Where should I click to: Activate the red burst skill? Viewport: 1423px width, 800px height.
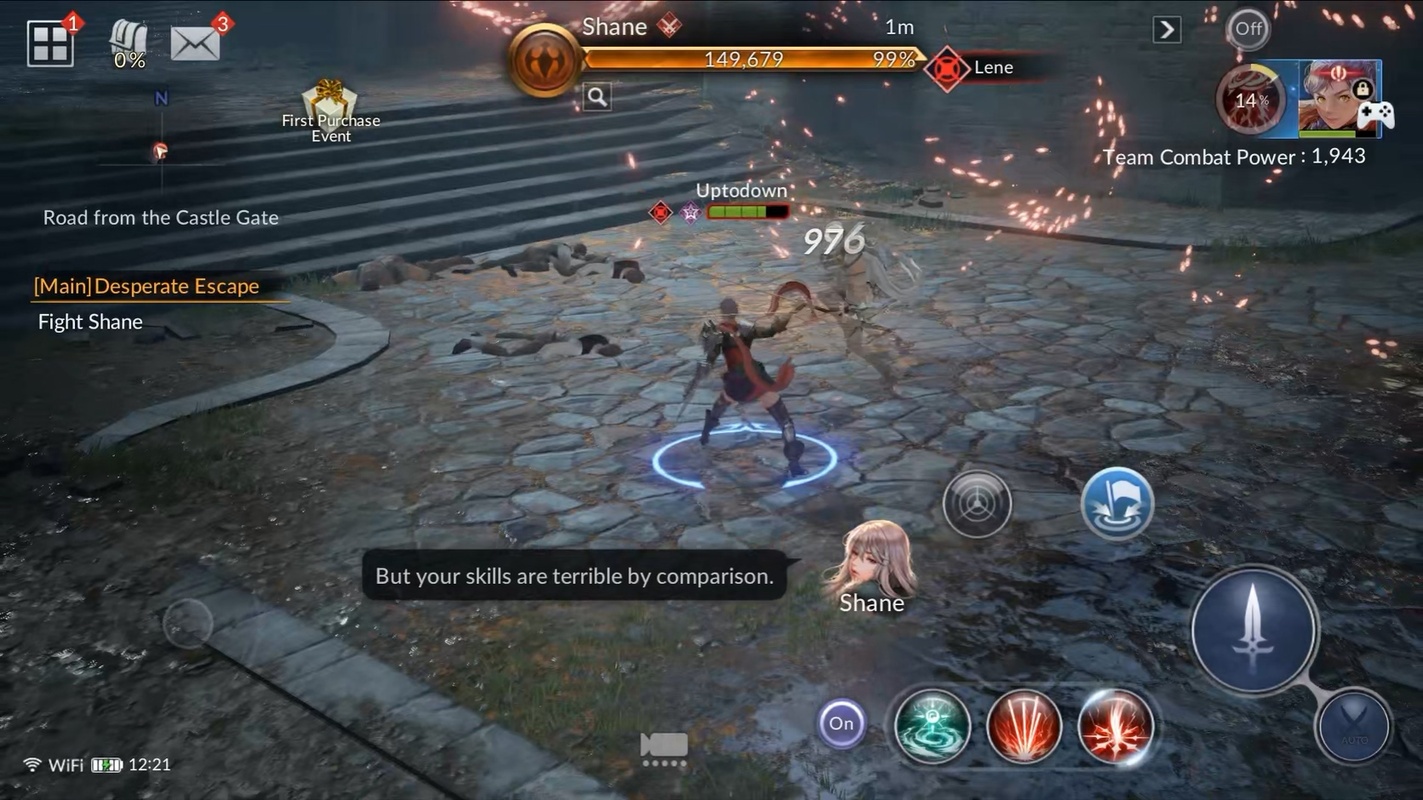1116,727
